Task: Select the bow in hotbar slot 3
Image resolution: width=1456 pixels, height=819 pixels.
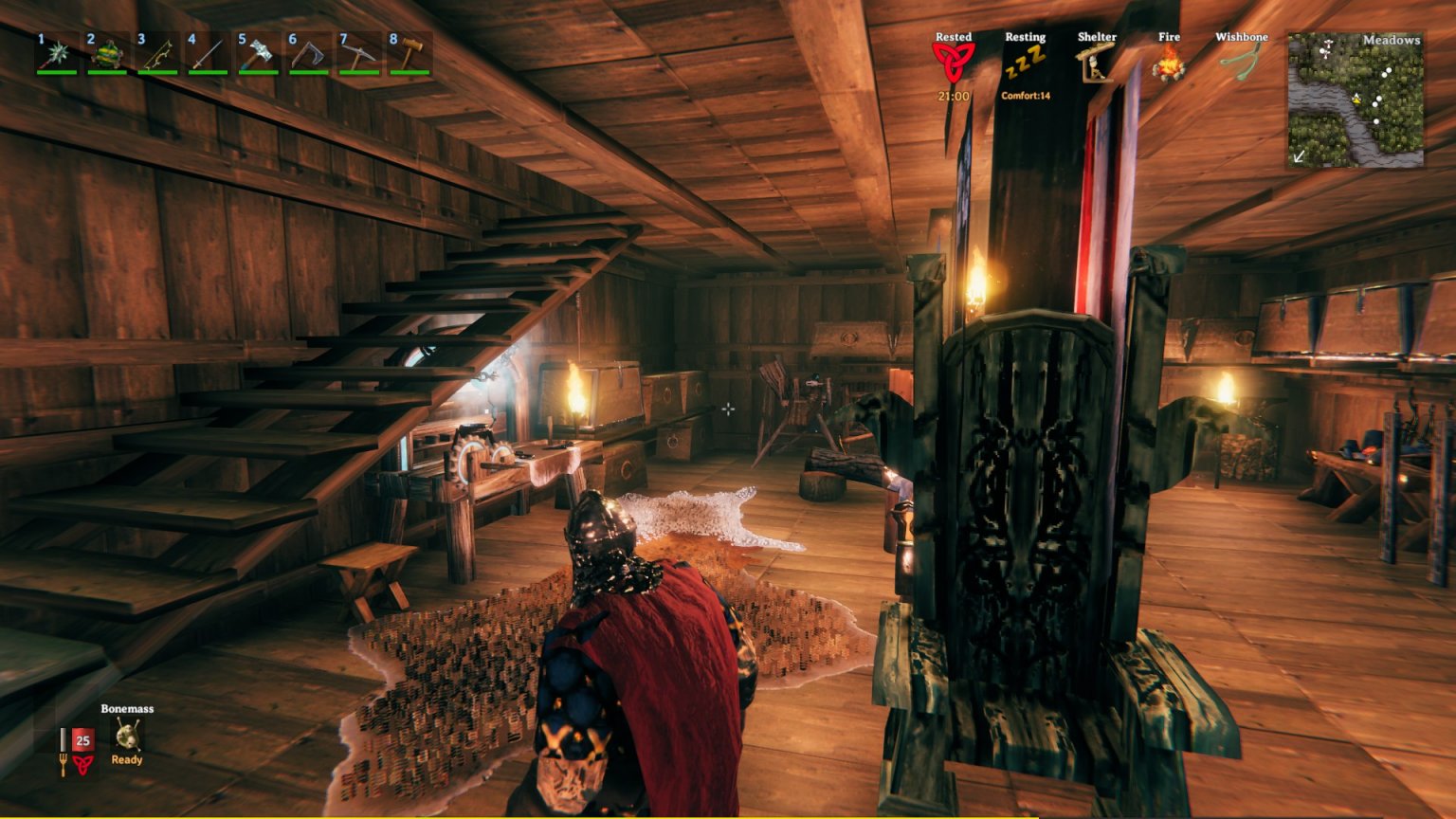Action: pos(156,55)
